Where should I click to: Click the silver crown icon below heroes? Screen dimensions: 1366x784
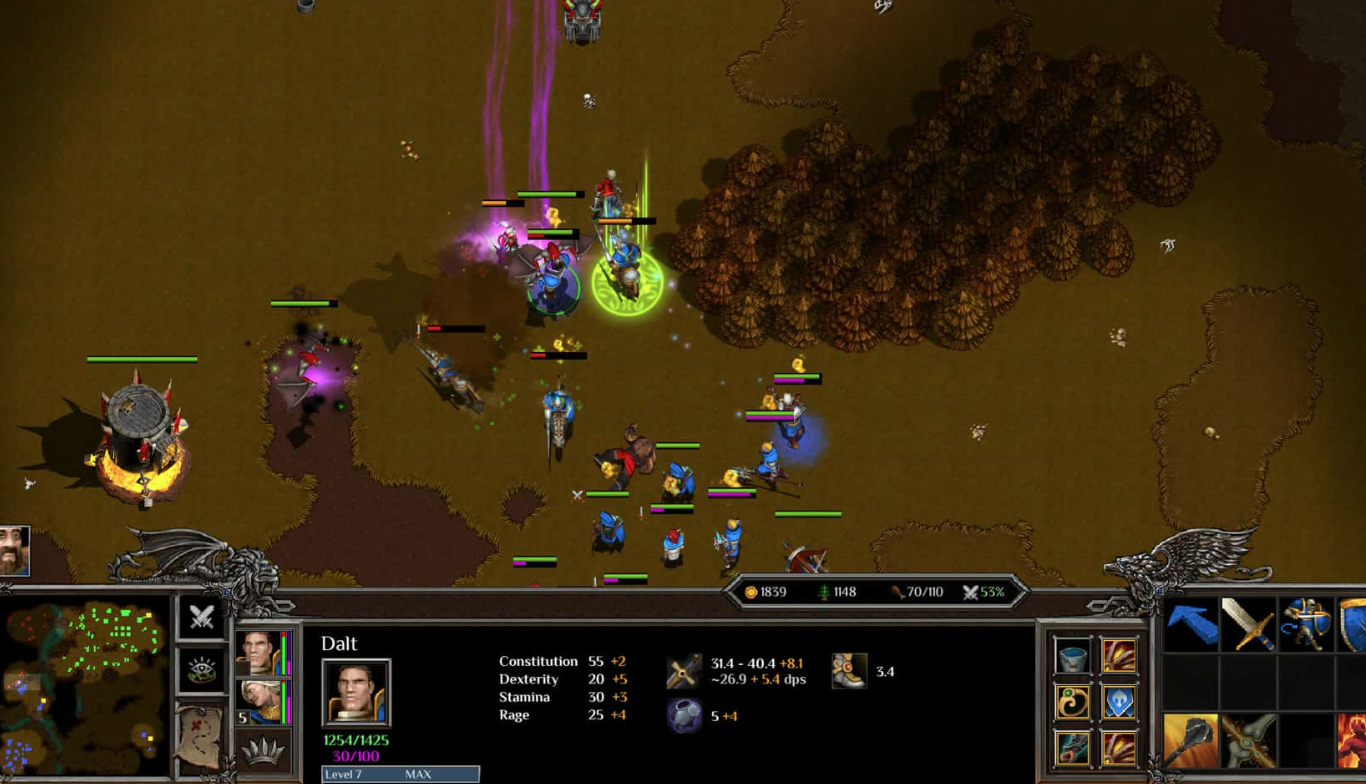click(263, 752)
